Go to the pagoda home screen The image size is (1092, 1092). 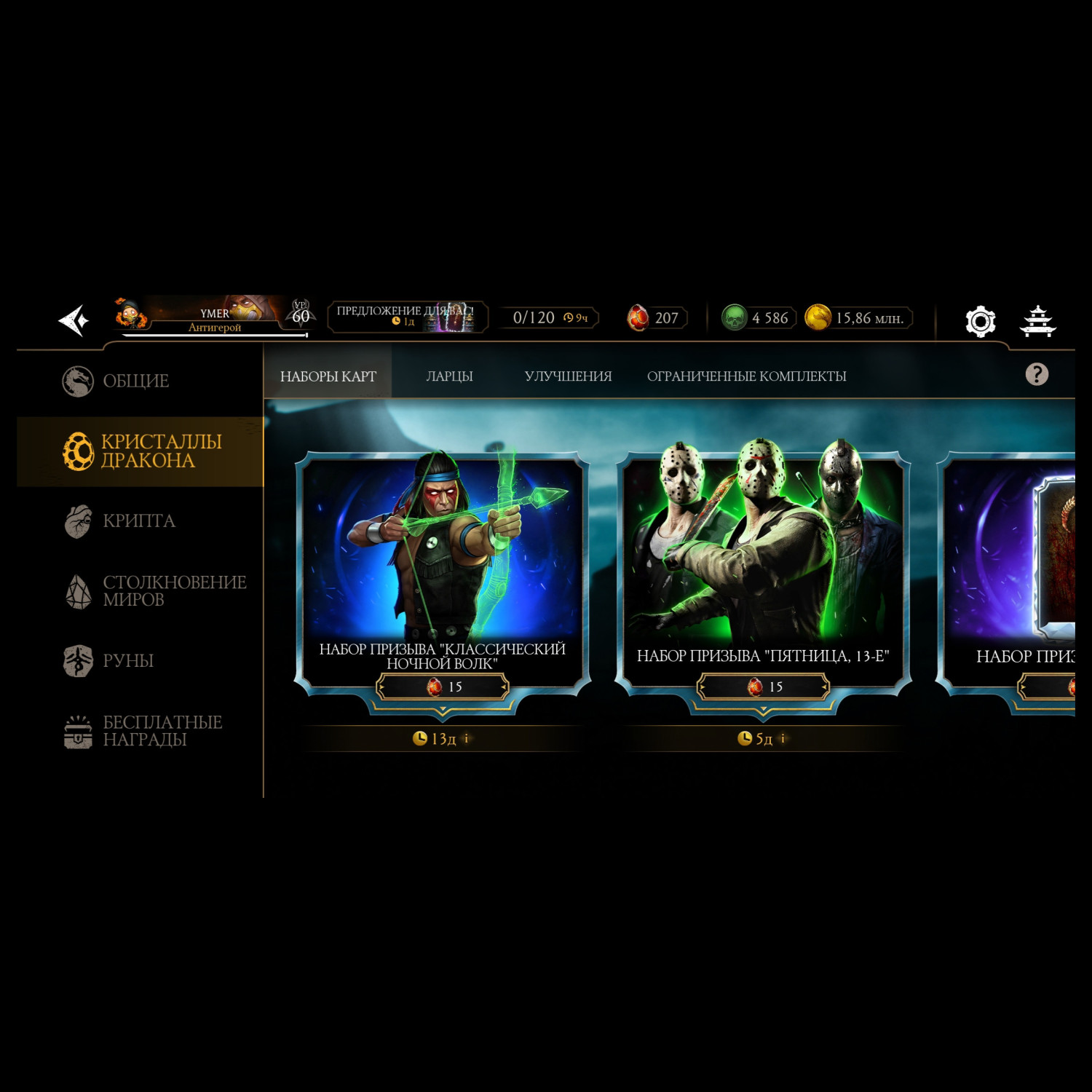(x=1037, y=321)
